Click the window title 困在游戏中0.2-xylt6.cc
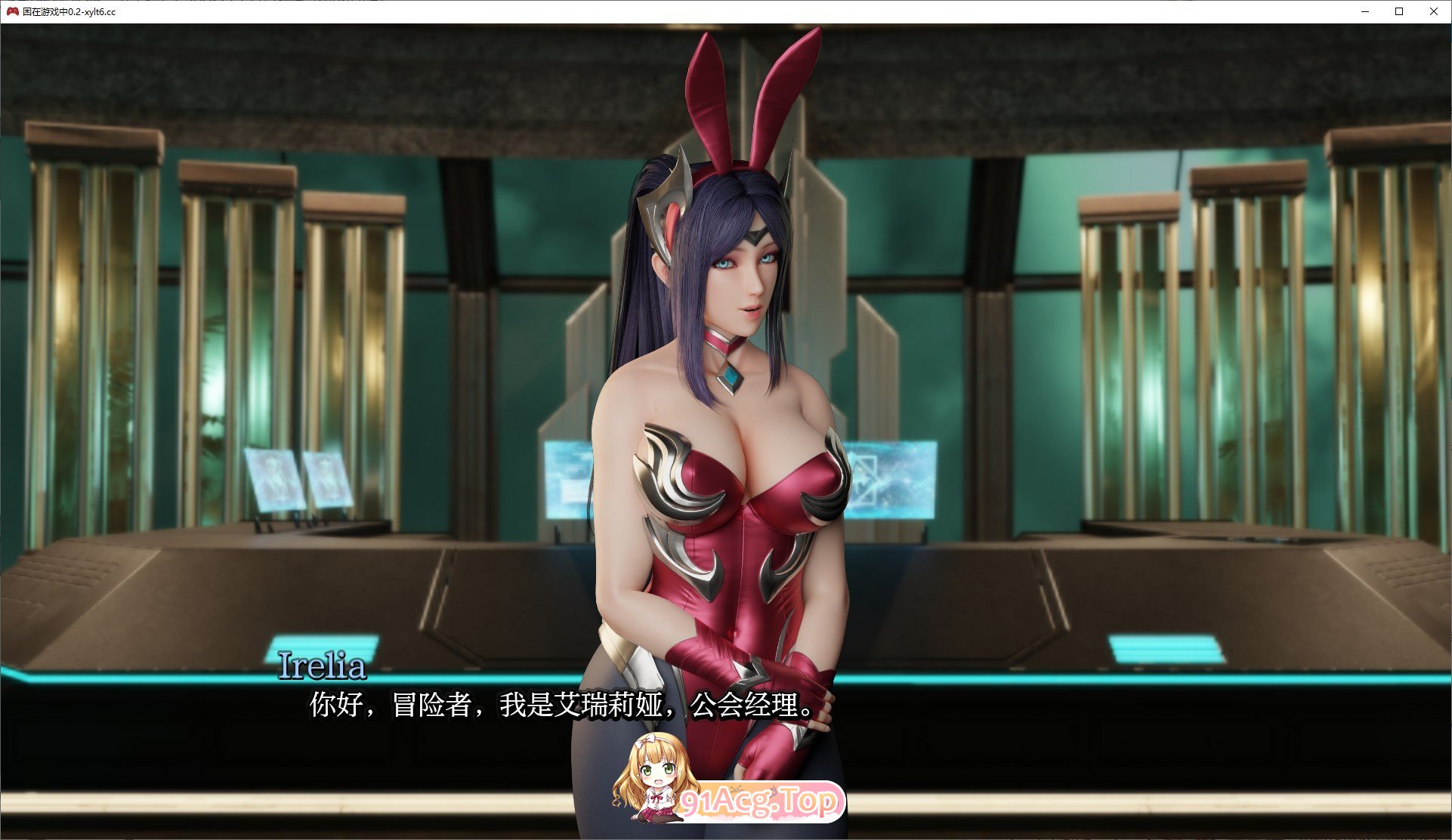Image resolution: width=1452 pixels, height=840 pixels. 68,12
